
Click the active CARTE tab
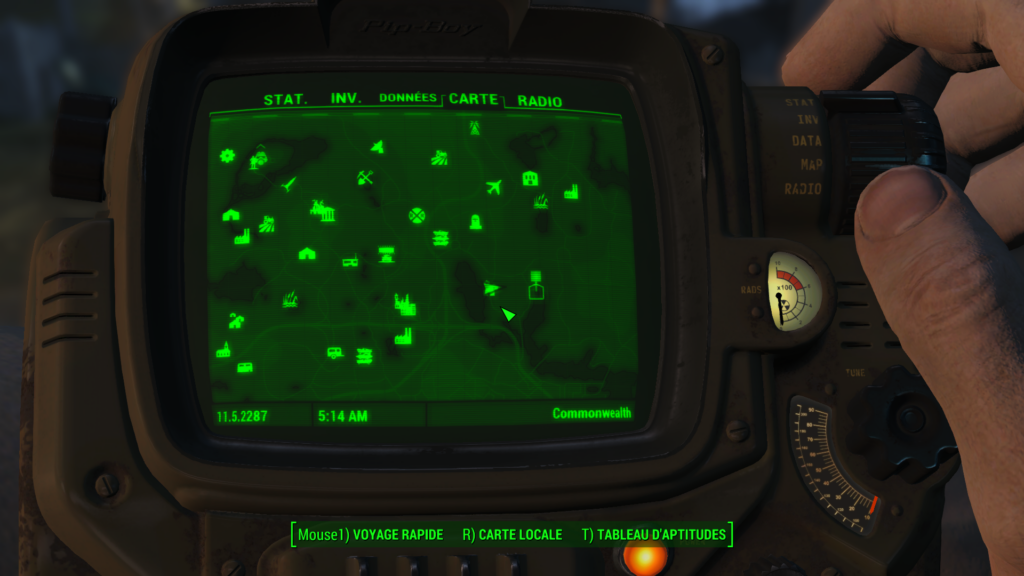473,99
